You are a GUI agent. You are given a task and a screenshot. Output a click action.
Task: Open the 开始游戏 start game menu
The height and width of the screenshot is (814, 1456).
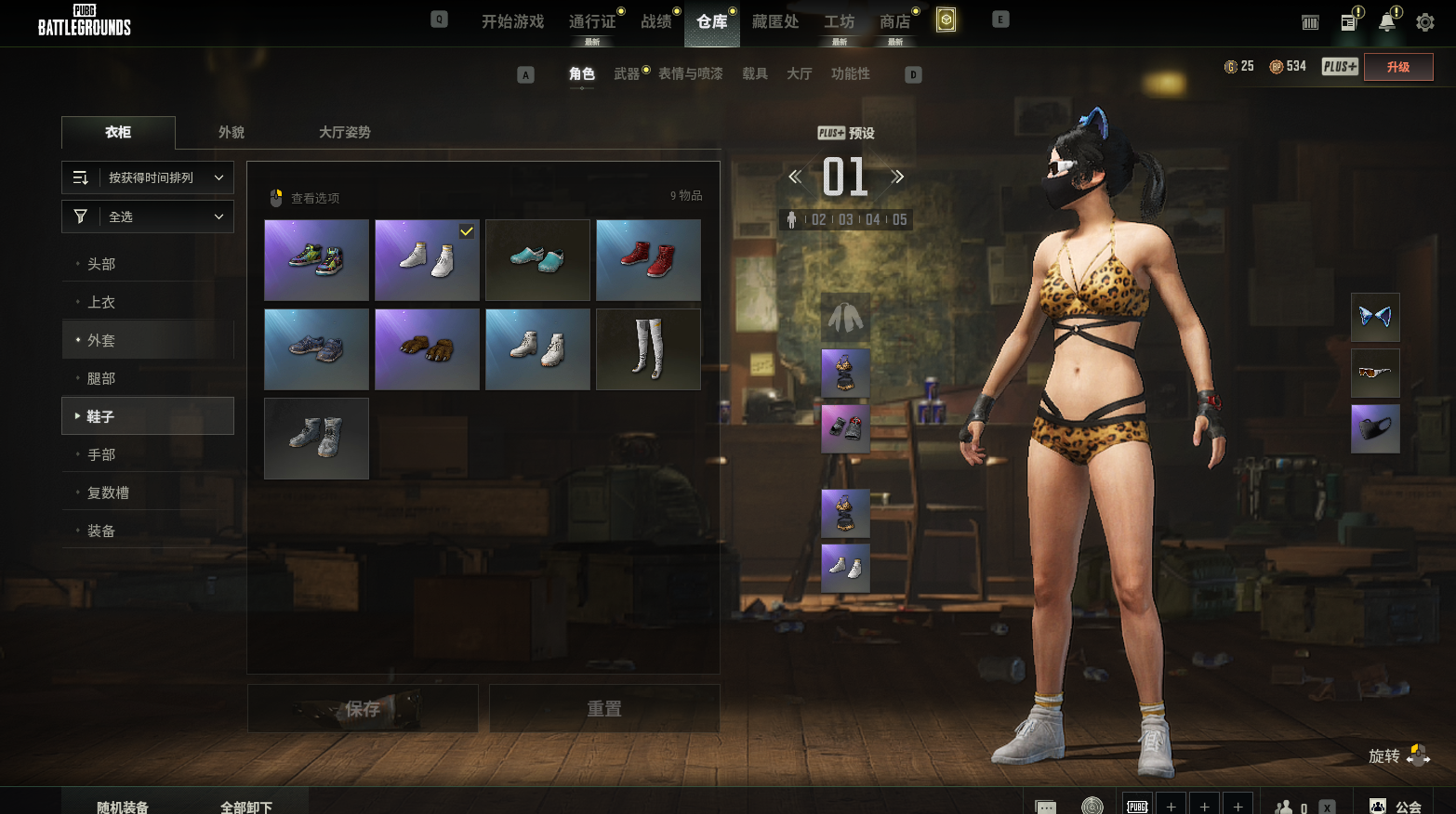[512, 21]
